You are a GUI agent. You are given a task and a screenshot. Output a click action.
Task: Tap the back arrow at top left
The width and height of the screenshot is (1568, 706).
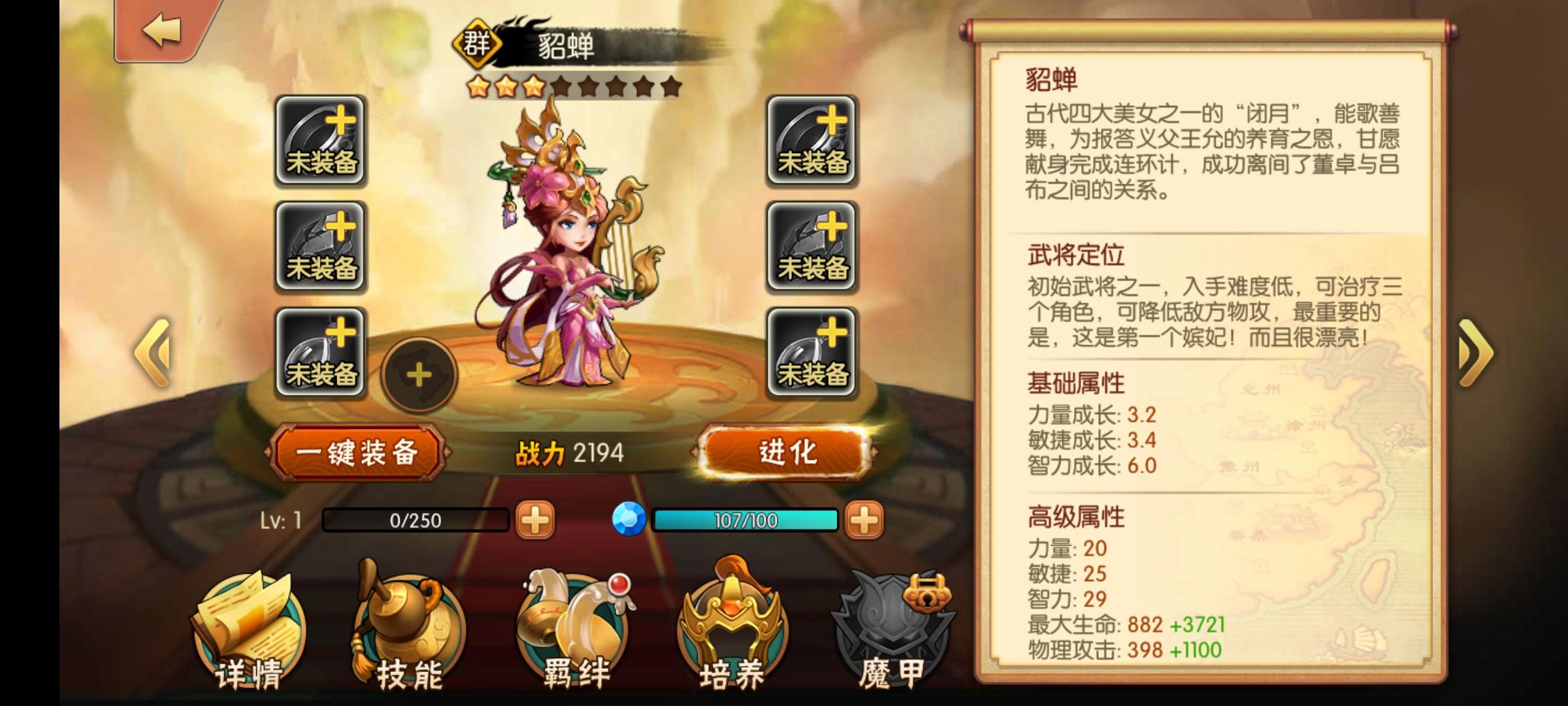coord(161,31)
